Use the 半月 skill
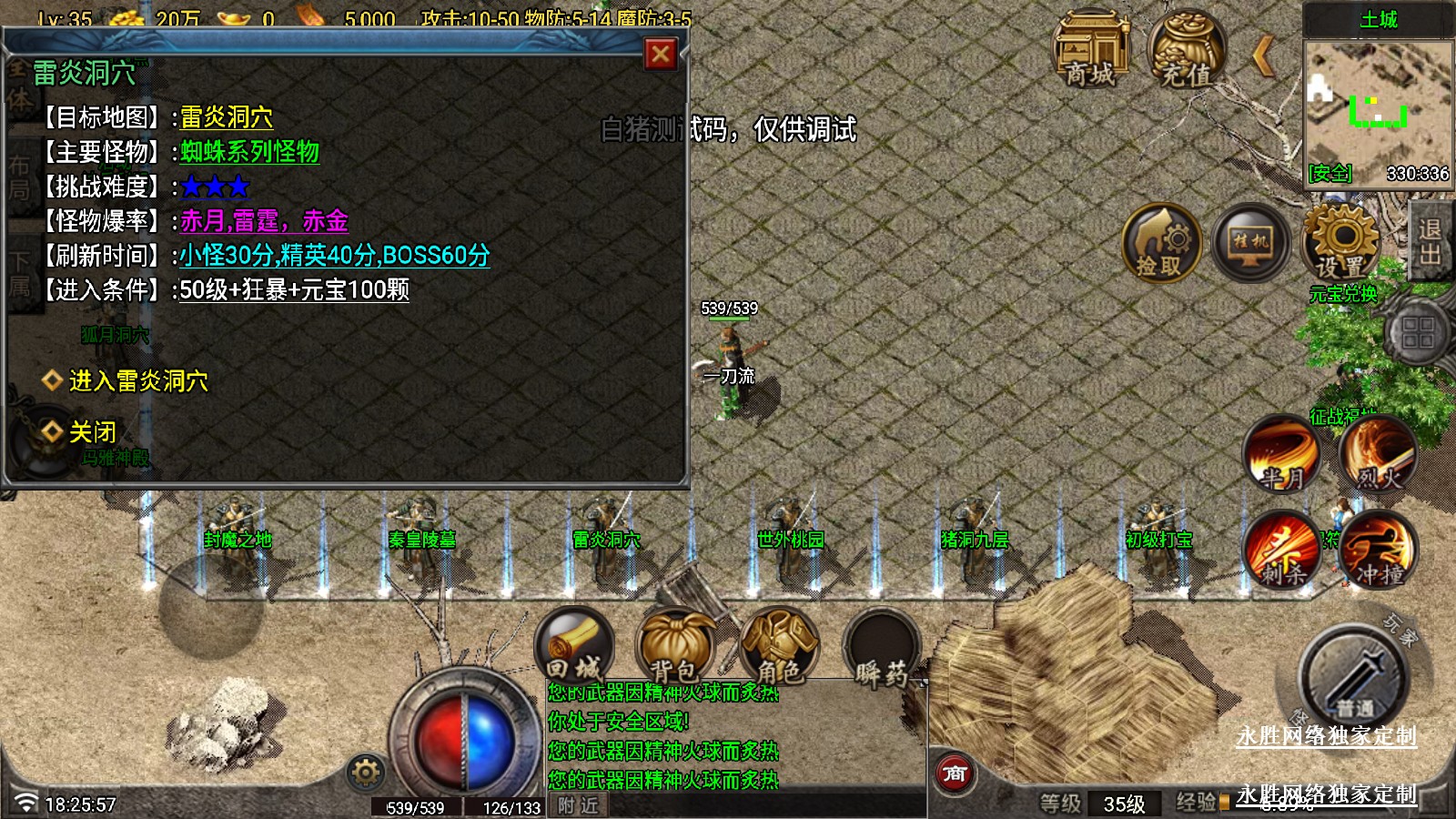Screen dimensions: 1456x819 [x=1283, y=454]
